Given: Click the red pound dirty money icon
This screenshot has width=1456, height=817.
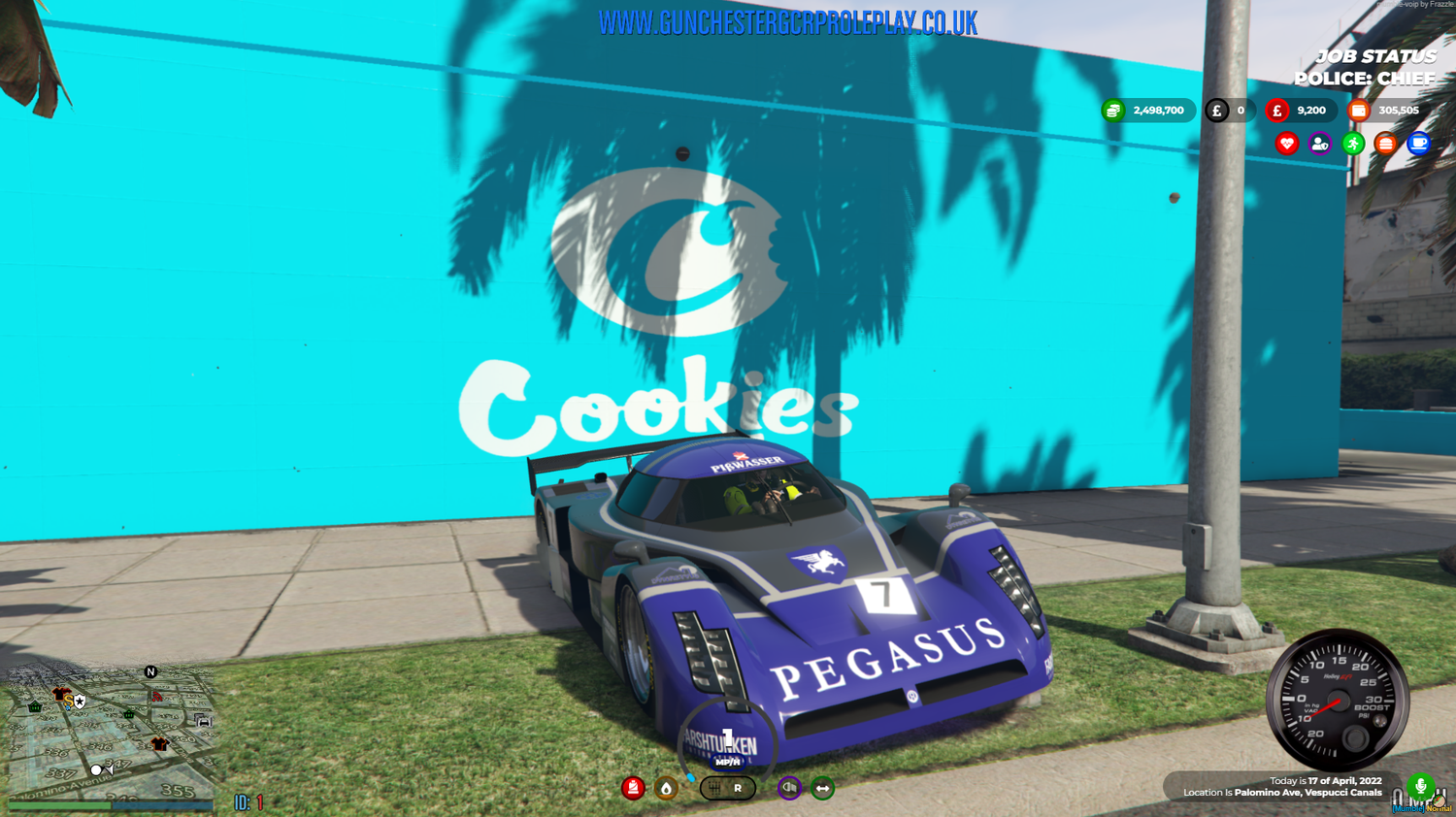Looking at the screenshot, I should click(1277, 111).
